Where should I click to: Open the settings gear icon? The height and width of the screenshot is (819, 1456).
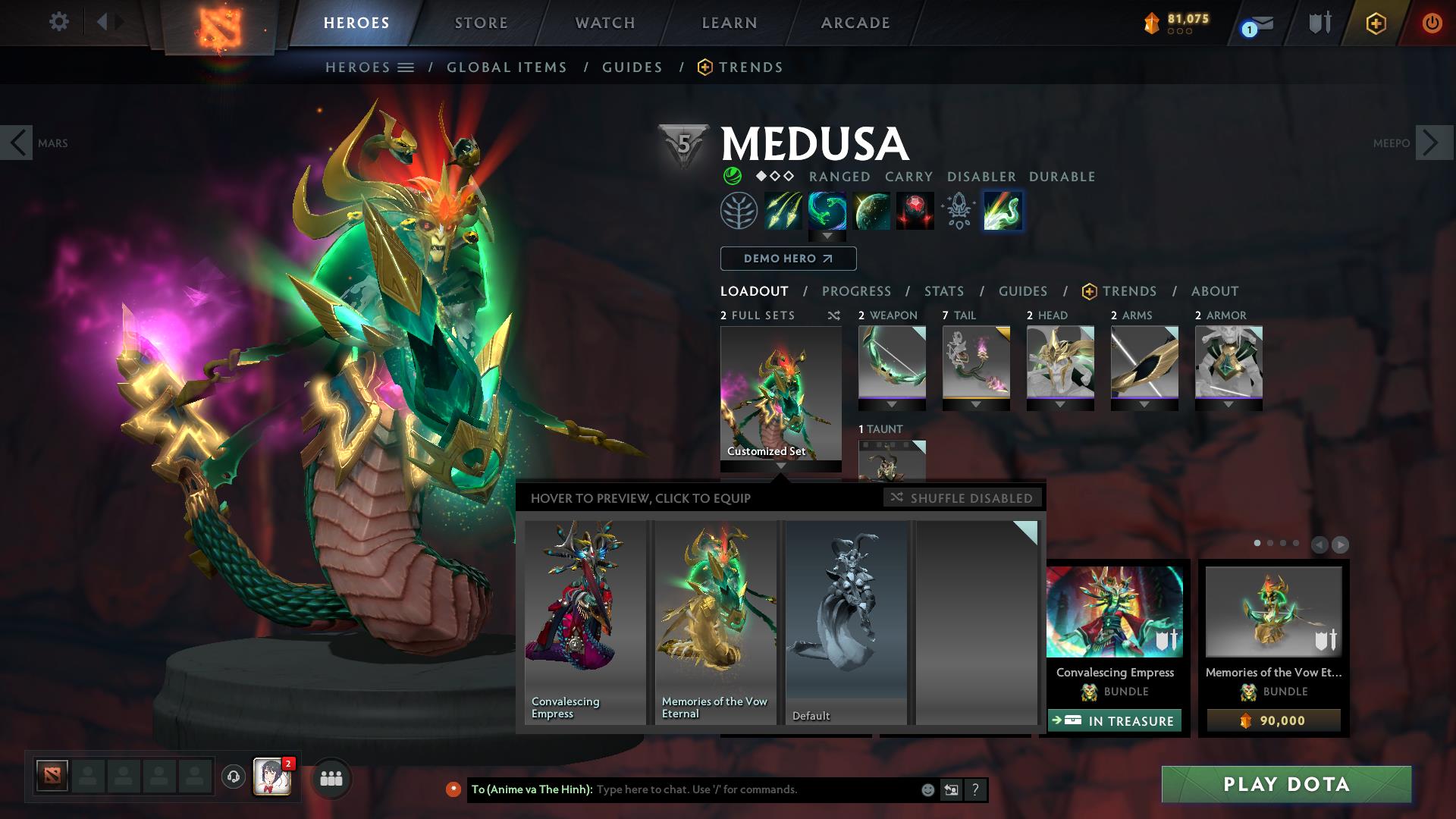coord(59,22)
